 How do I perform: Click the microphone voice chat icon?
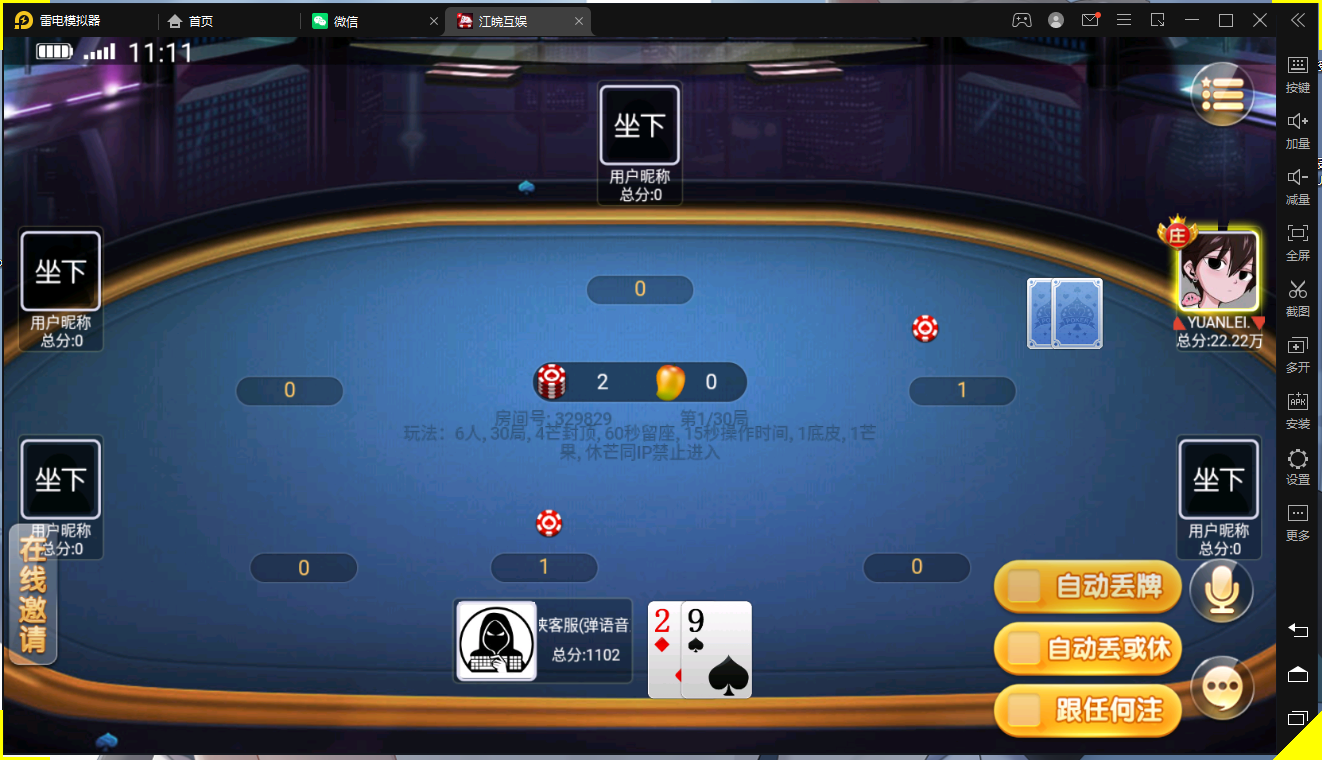point(1222,590)
